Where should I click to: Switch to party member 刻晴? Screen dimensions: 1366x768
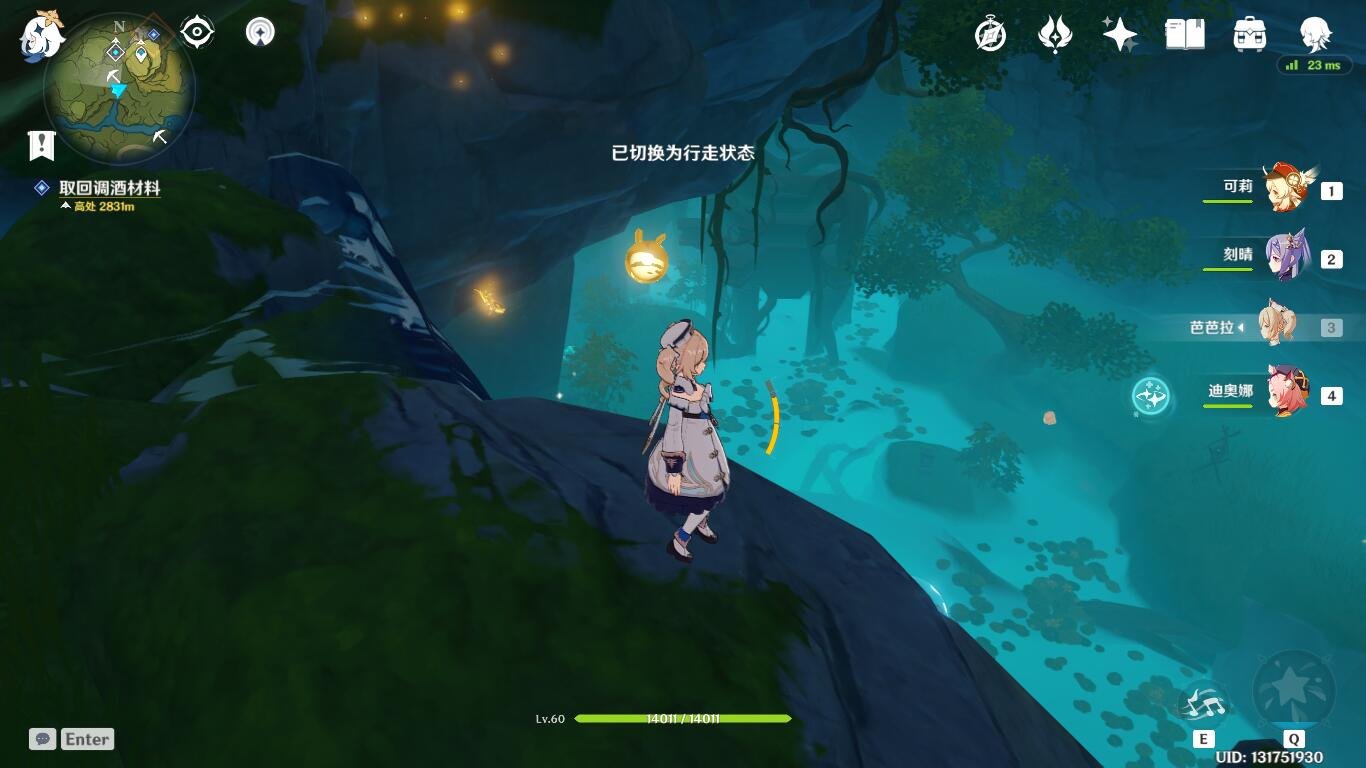pos(1284,258)
